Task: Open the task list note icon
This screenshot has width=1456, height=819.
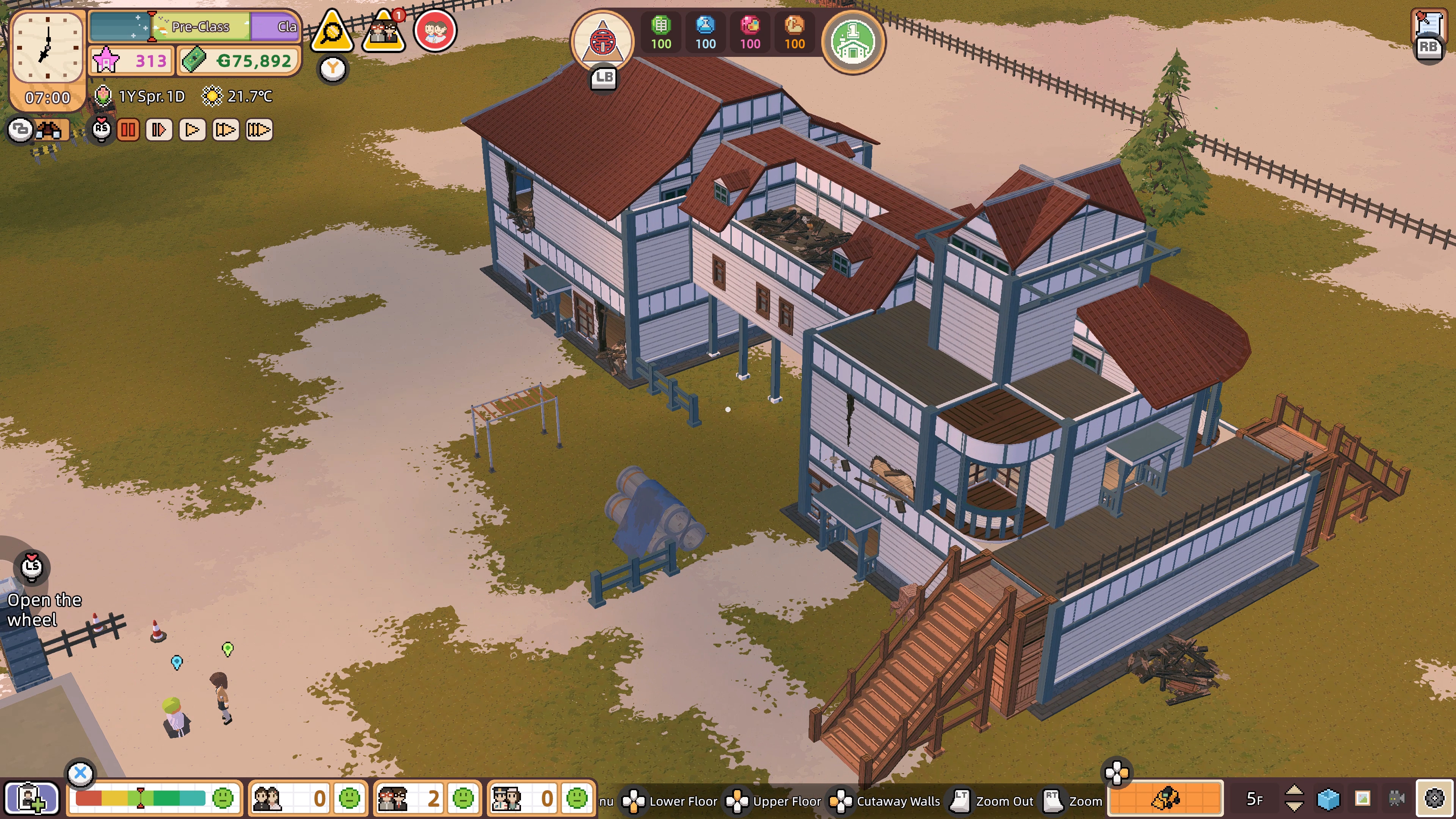Action: 1428,25
